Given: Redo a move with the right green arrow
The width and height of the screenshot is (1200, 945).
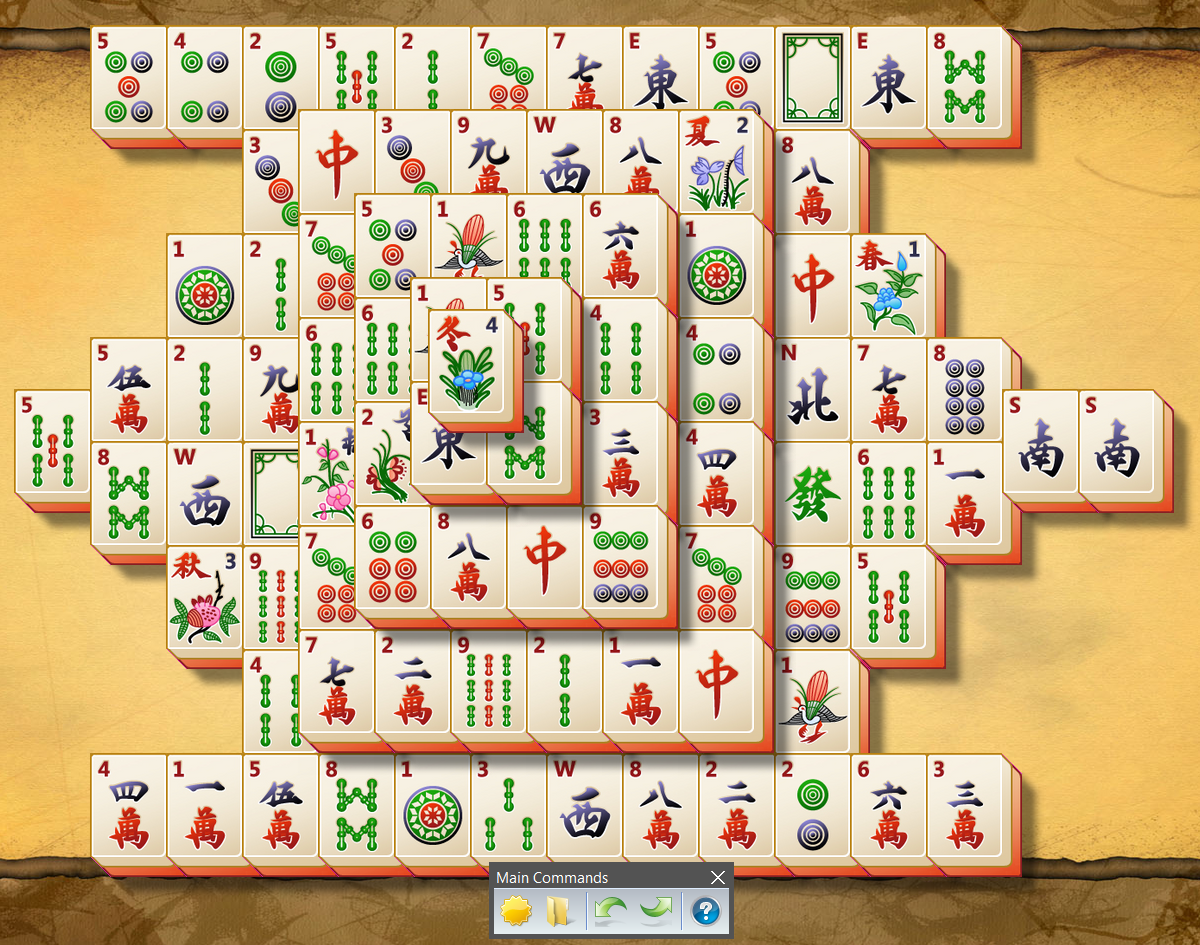Looking at the screenshot, I should [x=656, y=911].
